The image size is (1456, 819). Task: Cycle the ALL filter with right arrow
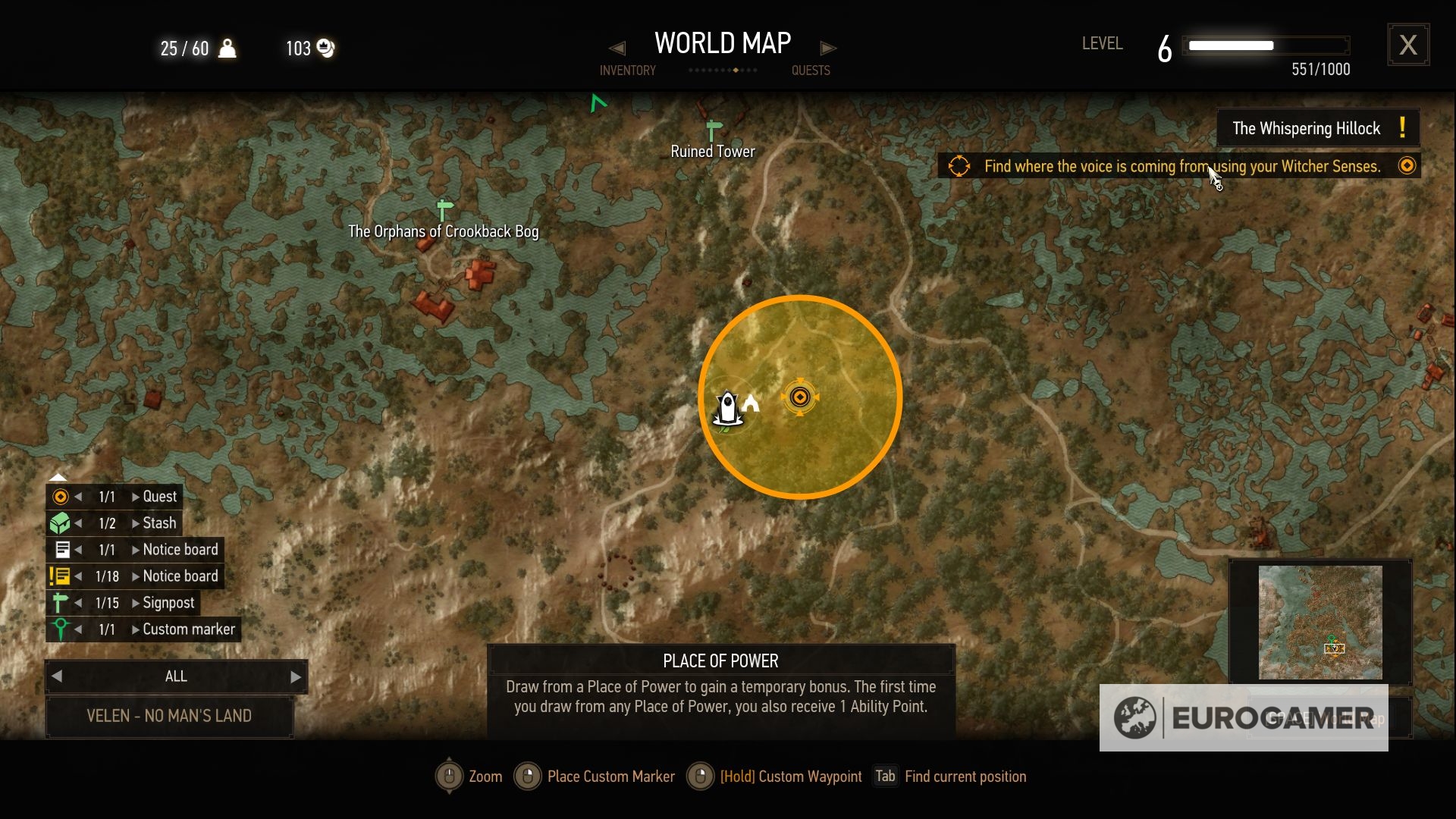tap(296, 676)
